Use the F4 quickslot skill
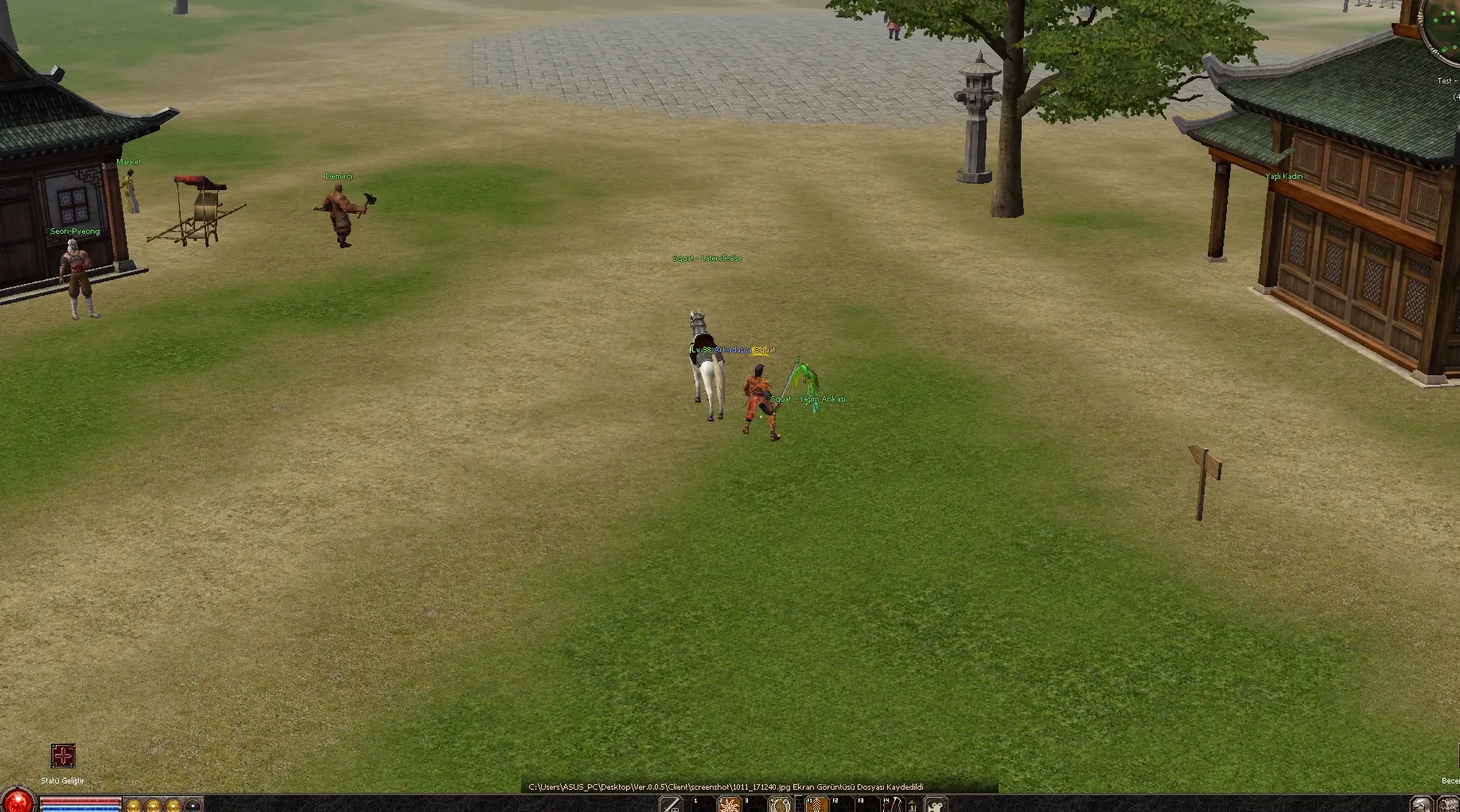This screenshot has width=1460, height=812. click(893, 805)
